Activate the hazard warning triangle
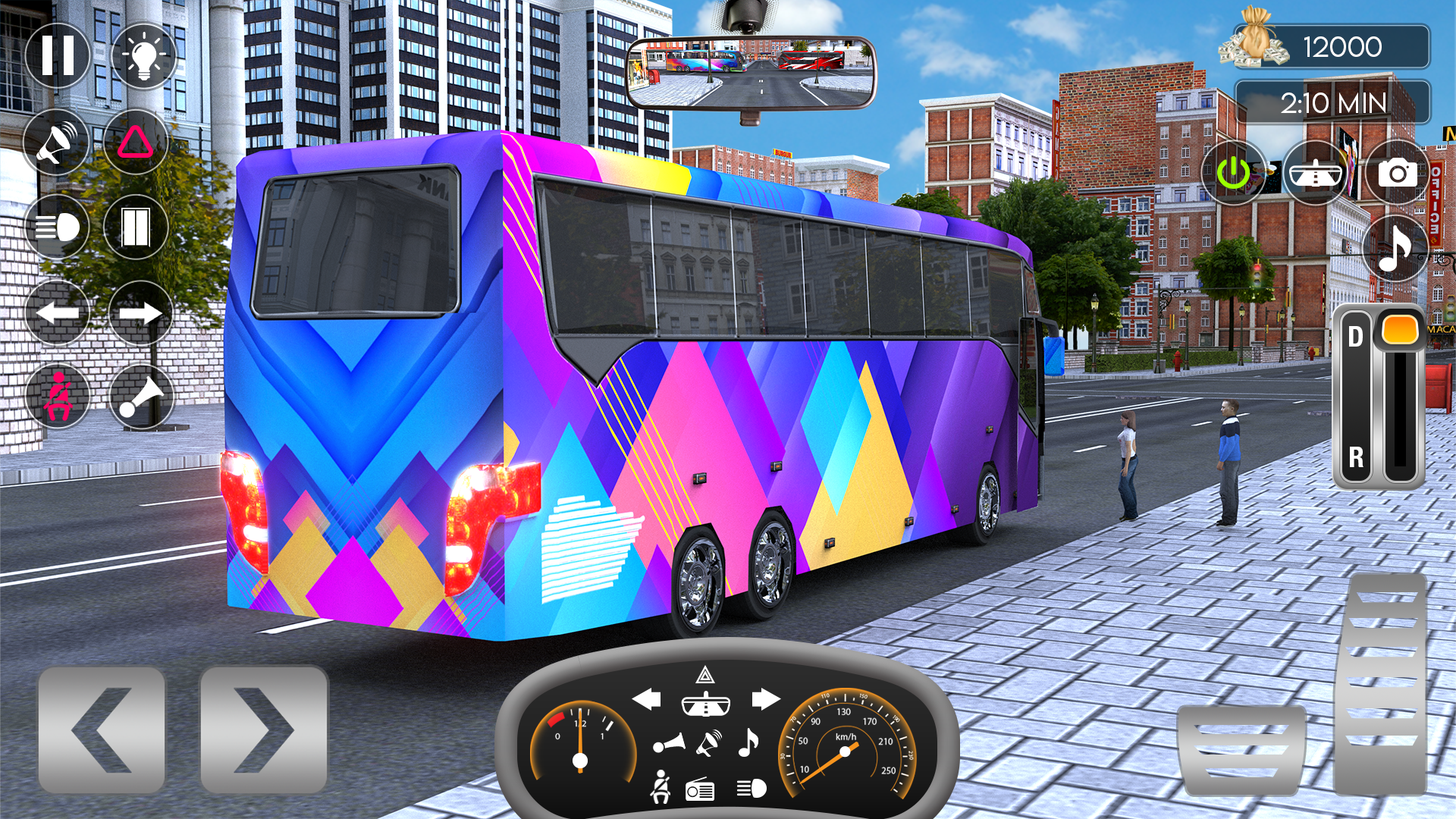Screen dimensions: 1456x819 pyautogui.click(x=135, y=143)
